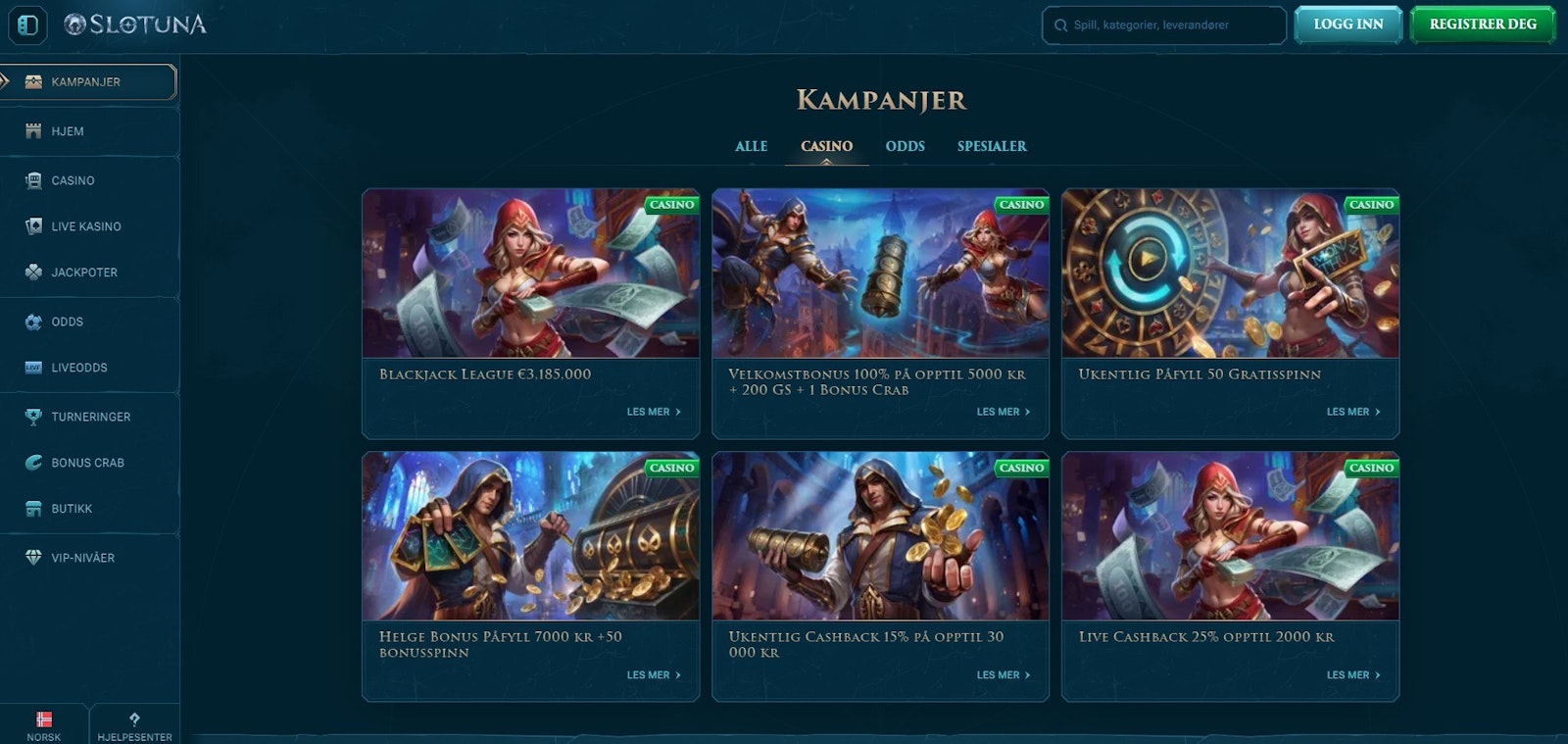Open the Alle promotions tab

click(x=750, y=146)
